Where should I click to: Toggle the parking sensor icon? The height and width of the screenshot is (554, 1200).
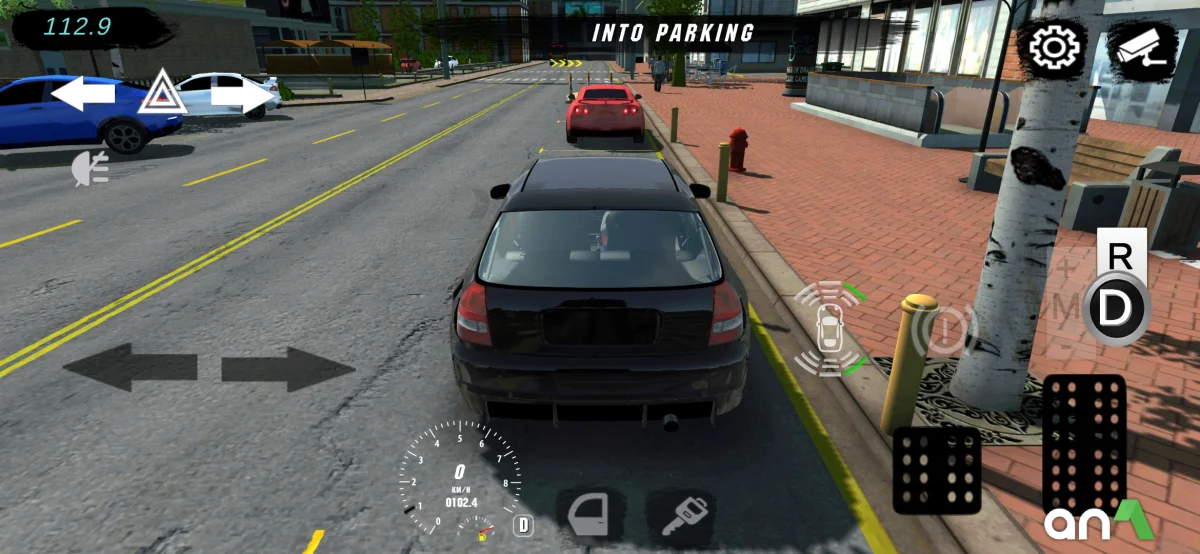point(829,328)
